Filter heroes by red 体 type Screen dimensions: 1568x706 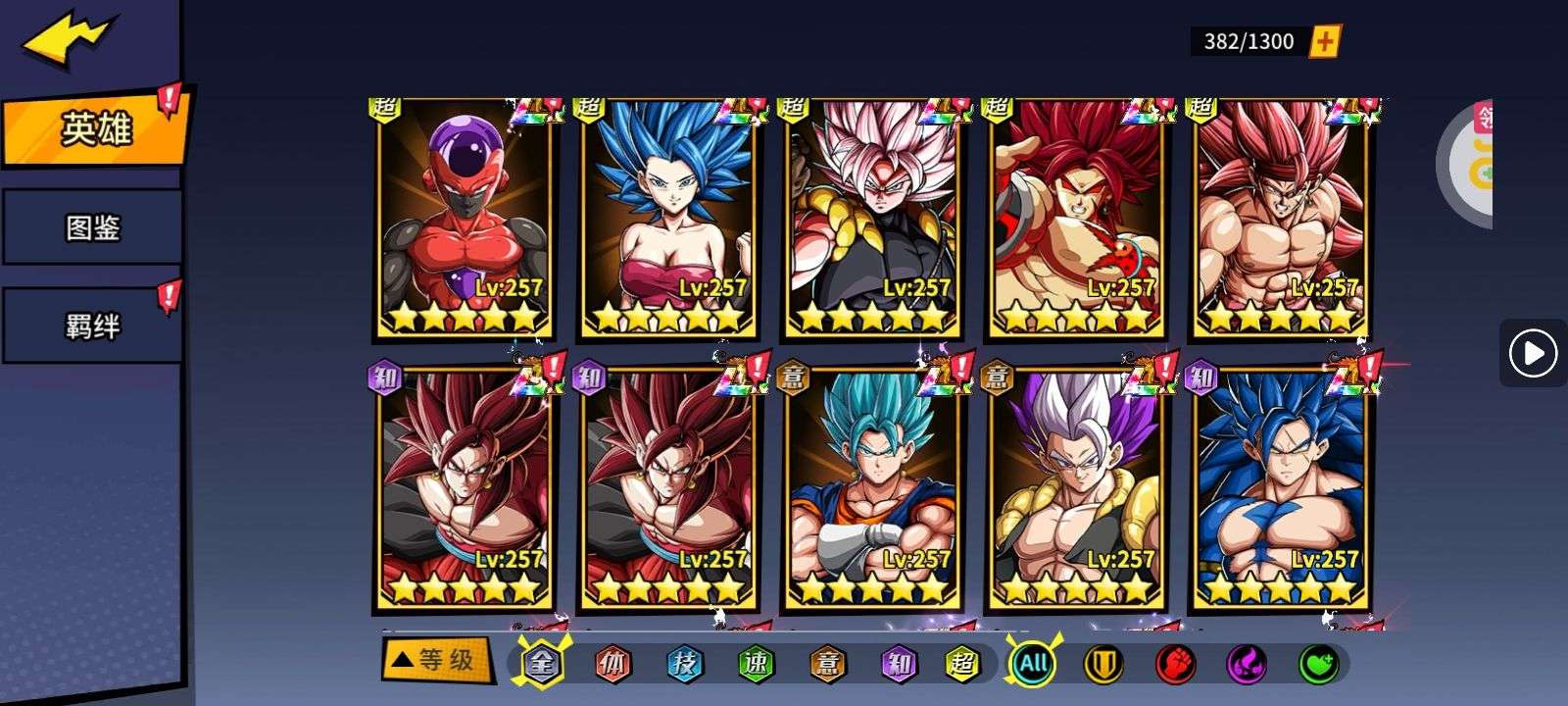(x=612, y=664)
